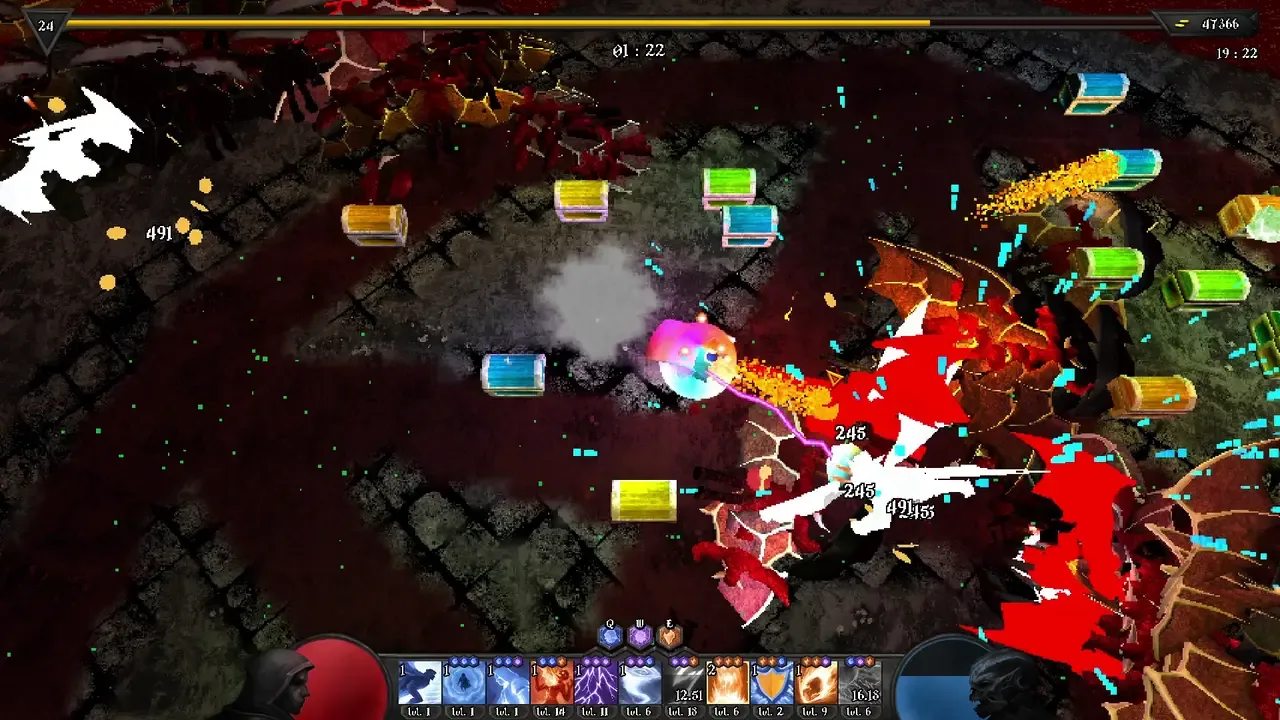Use the orange flame pillar spell

[x=729, y=684]
